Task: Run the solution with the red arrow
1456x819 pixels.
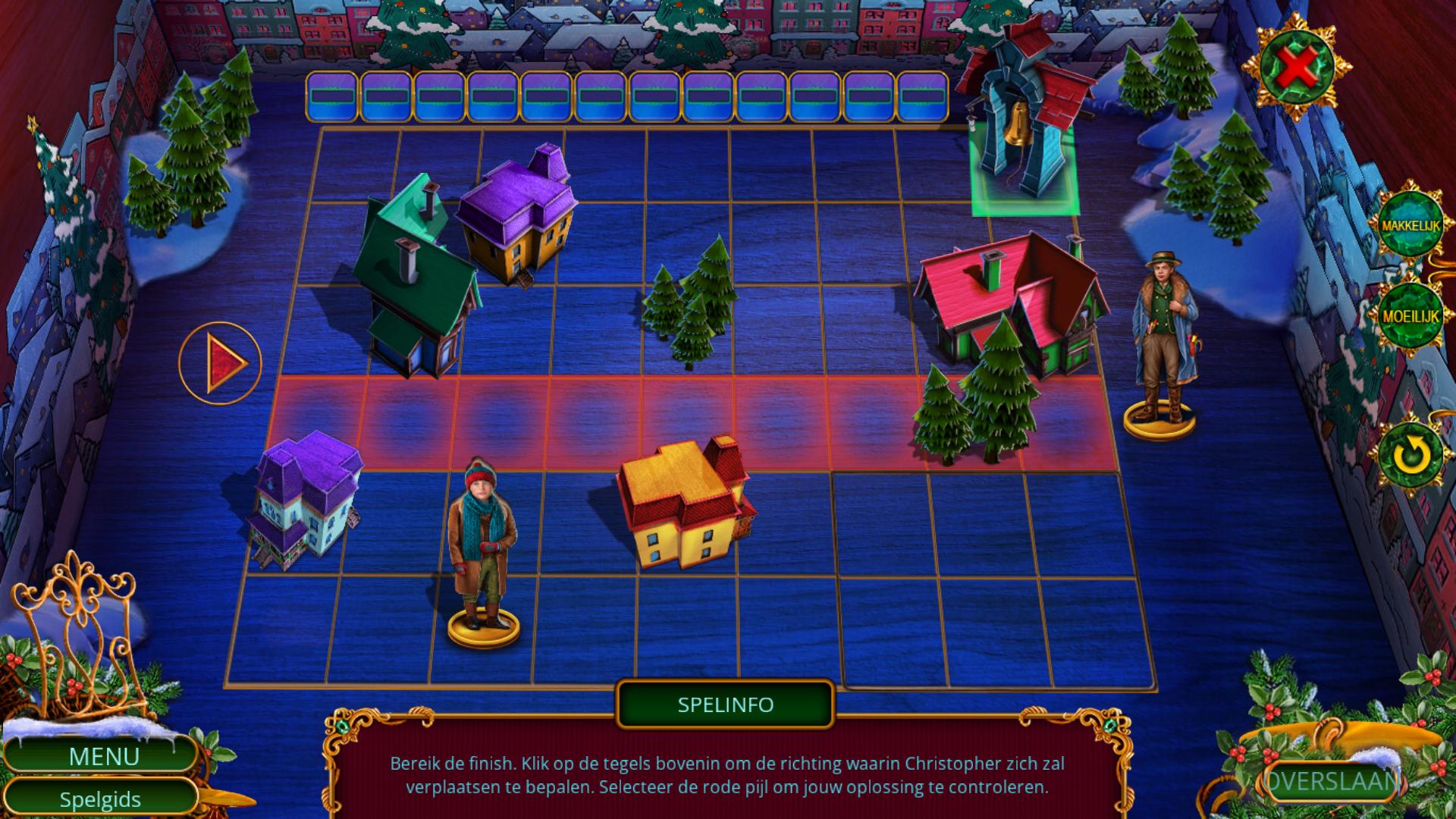Action: coord(221,363)
